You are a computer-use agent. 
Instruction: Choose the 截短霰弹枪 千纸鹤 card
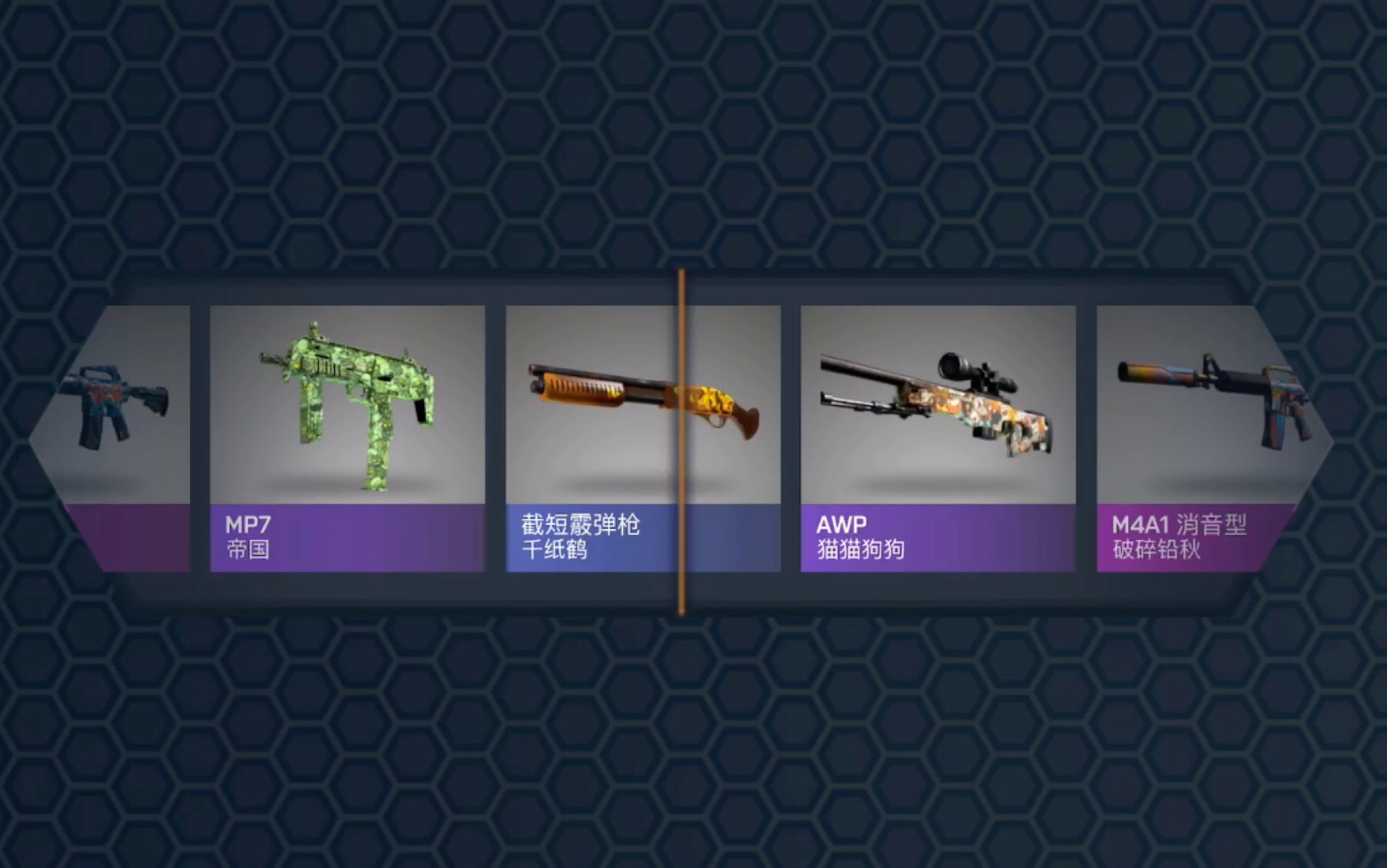[x=642, y=438]
